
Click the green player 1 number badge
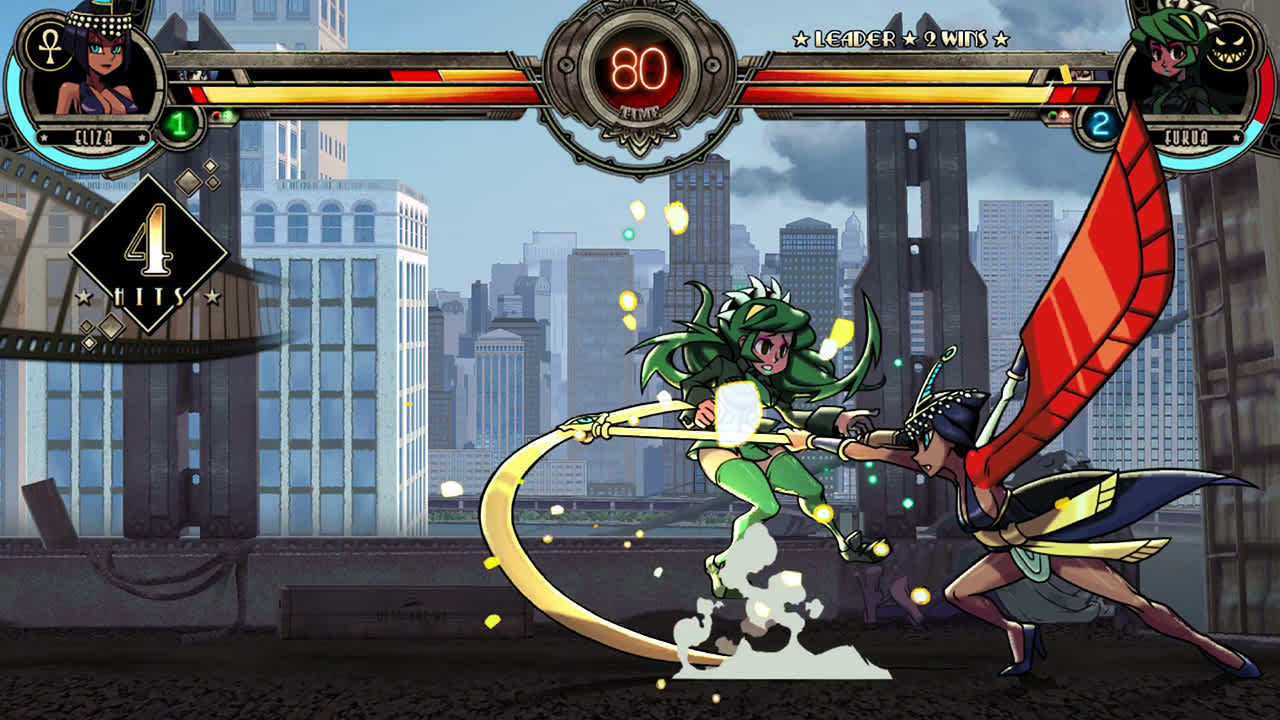pyautogui.click(x=178, y=124)
